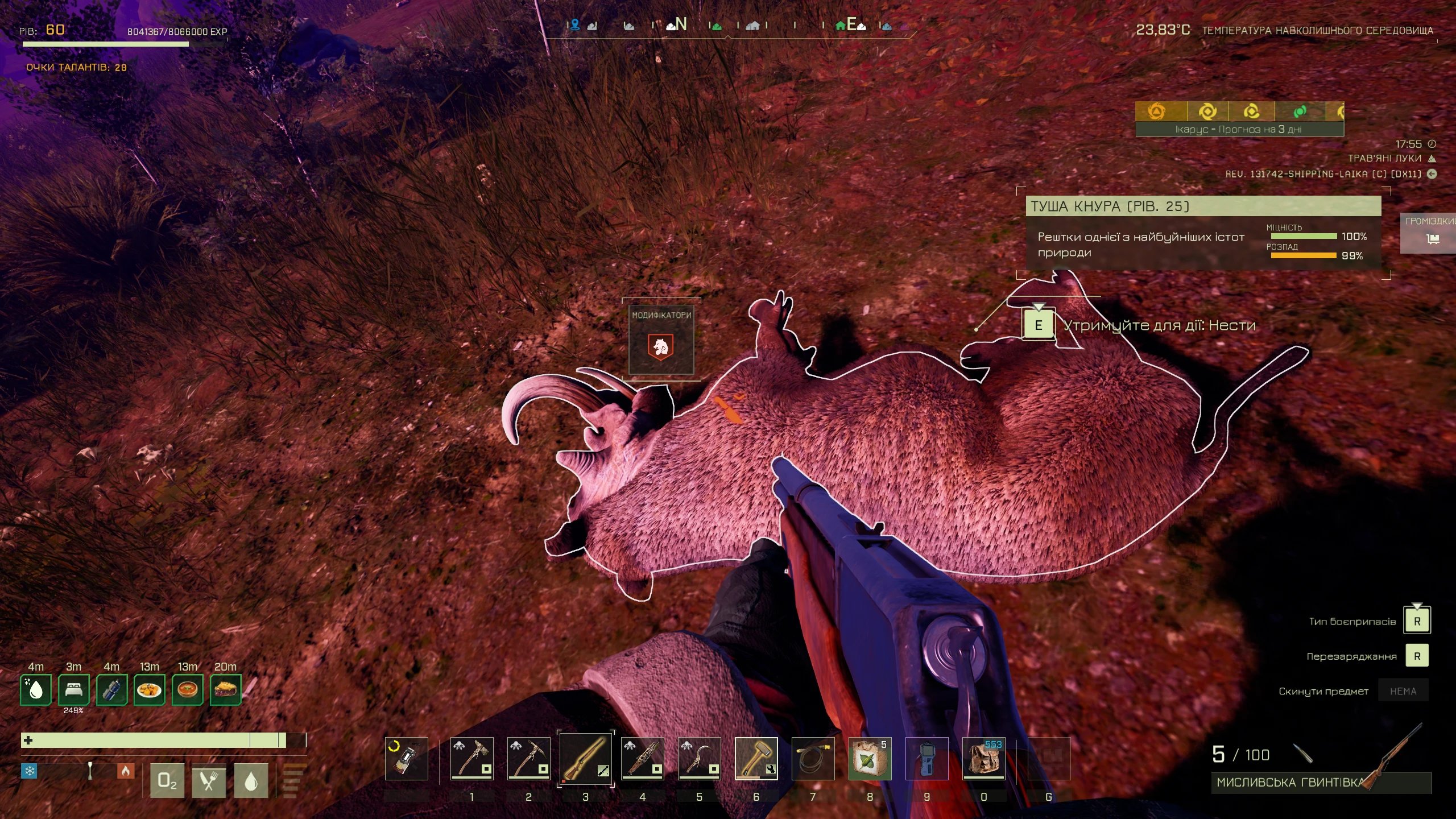
Task: Choose the blue handheld device slot
Action: click(926, 758)
